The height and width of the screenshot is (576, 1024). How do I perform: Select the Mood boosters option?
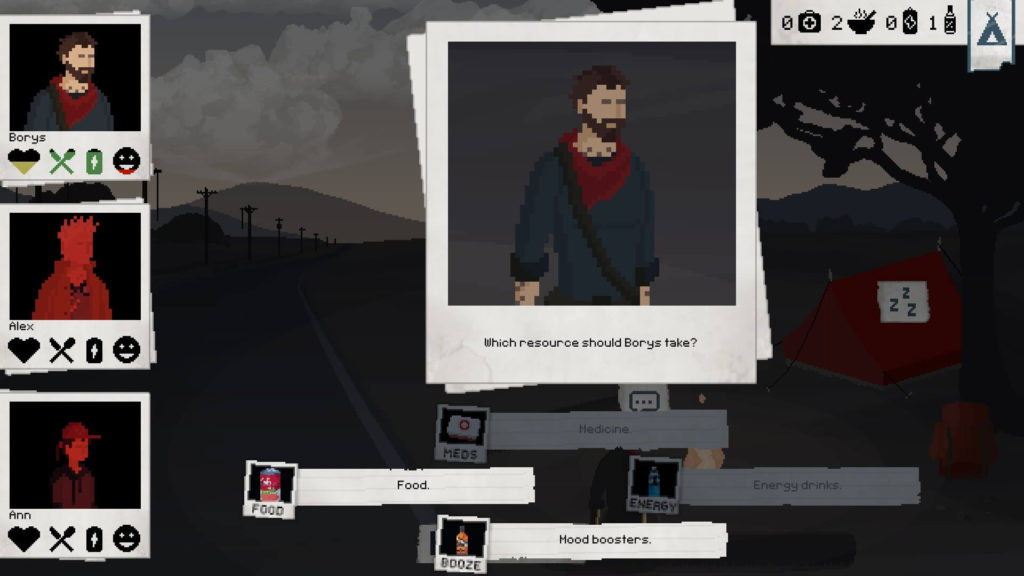click(604, 540)
